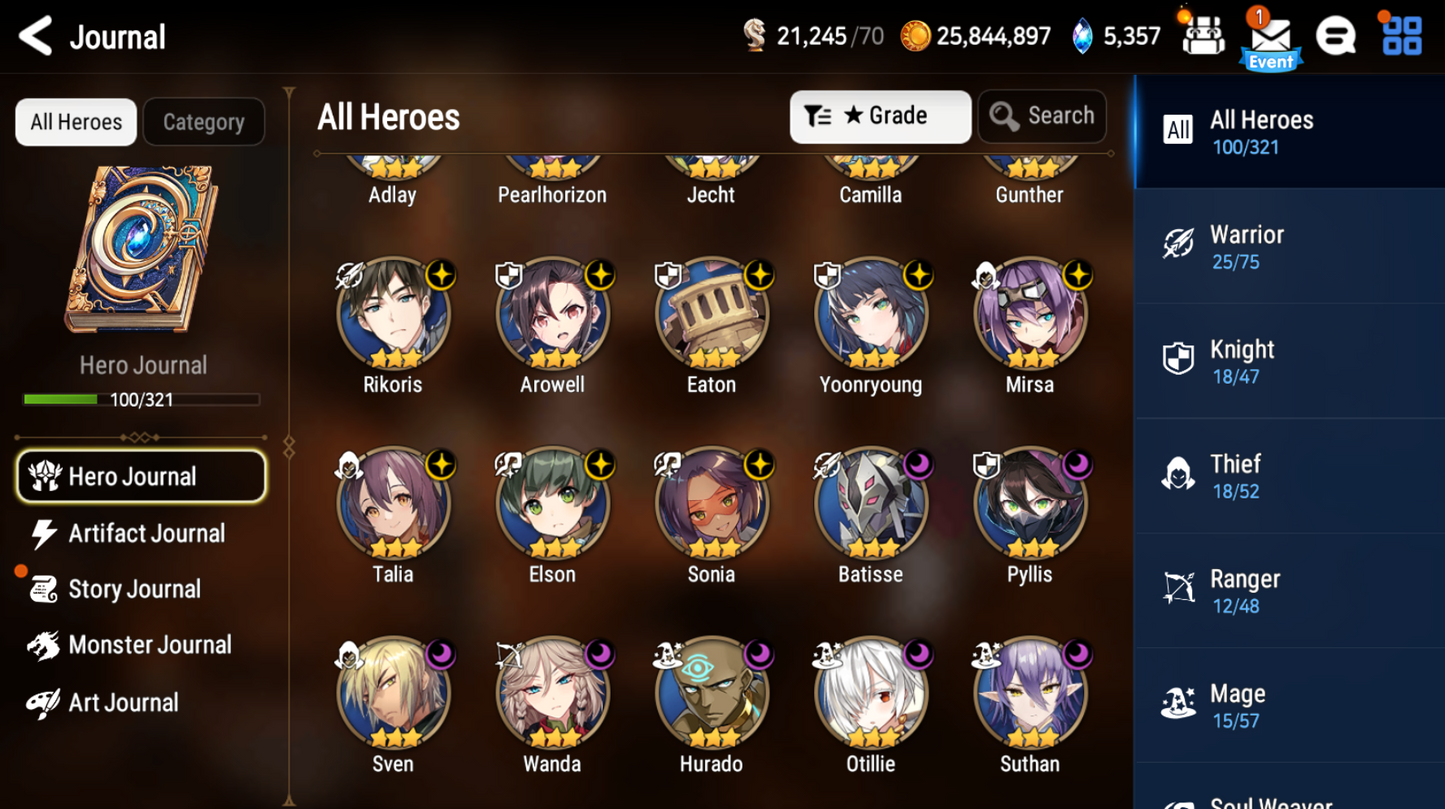Open the chat bubble icon
The height and width of the screenshot is (809, 1445).
1337,35
